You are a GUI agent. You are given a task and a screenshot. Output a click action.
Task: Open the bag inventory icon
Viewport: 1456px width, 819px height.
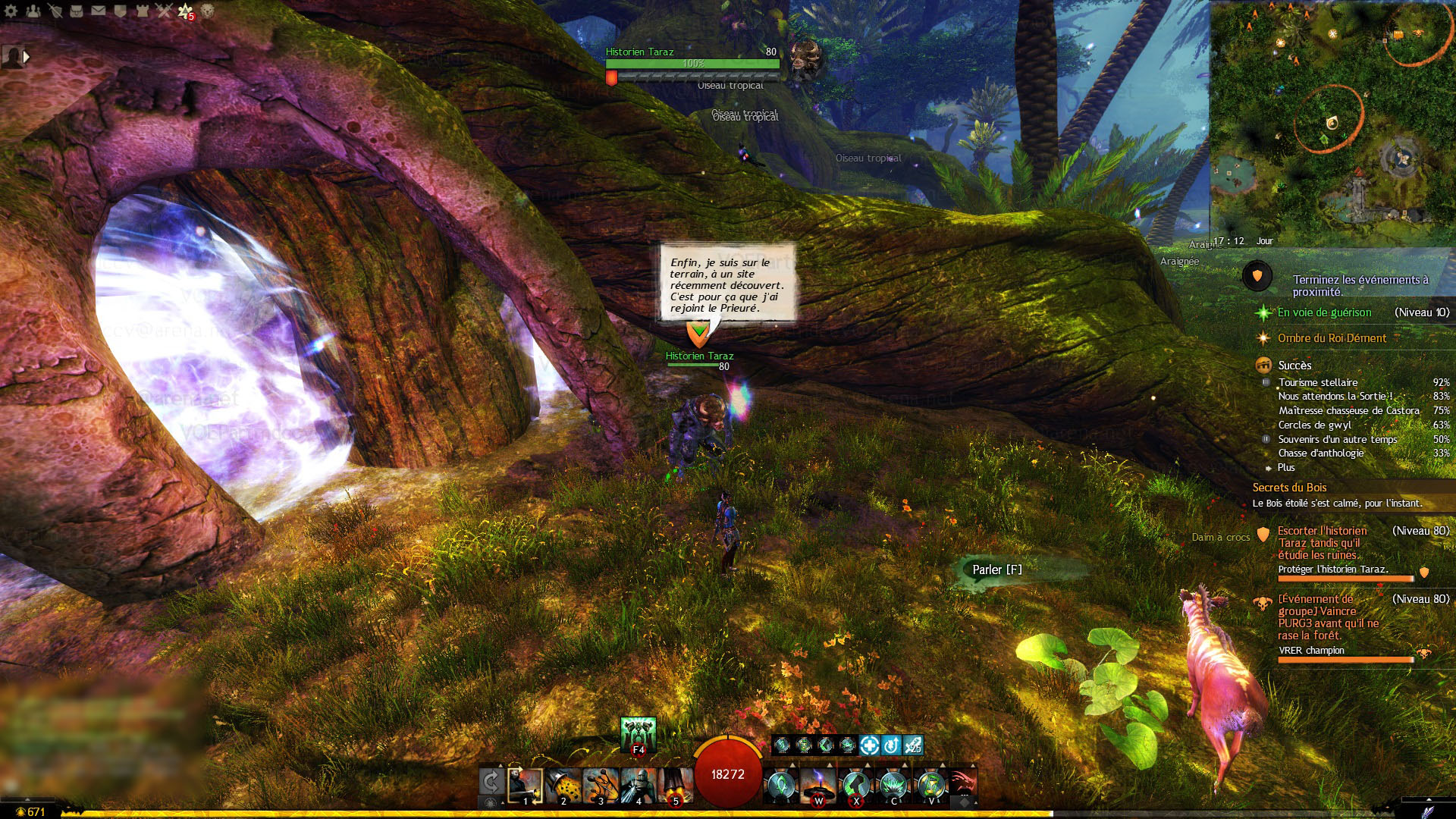coord(77,11)
